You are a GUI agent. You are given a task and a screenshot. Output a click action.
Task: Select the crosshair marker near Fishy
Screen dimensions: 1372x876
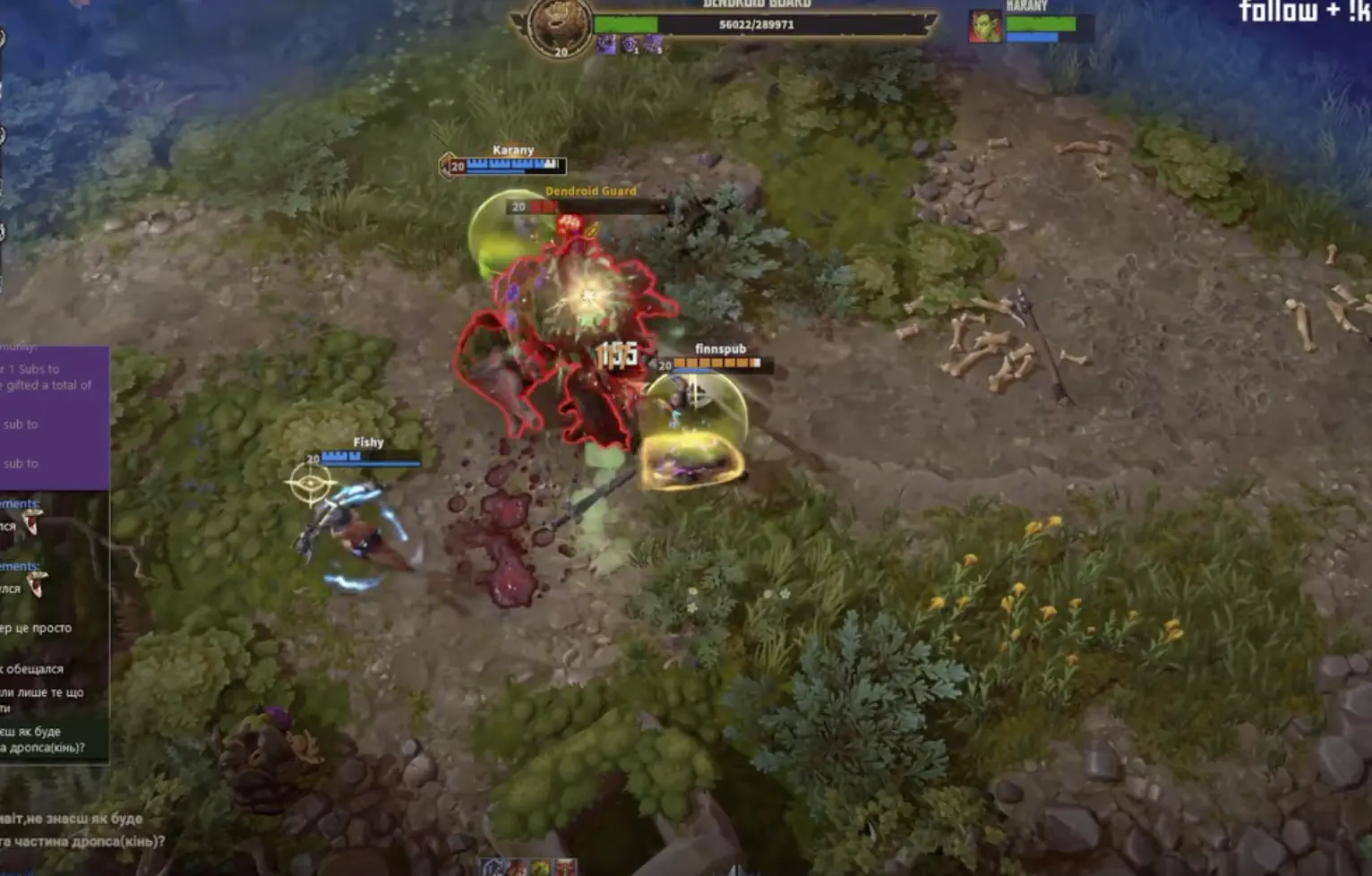(x=312, y=484)
